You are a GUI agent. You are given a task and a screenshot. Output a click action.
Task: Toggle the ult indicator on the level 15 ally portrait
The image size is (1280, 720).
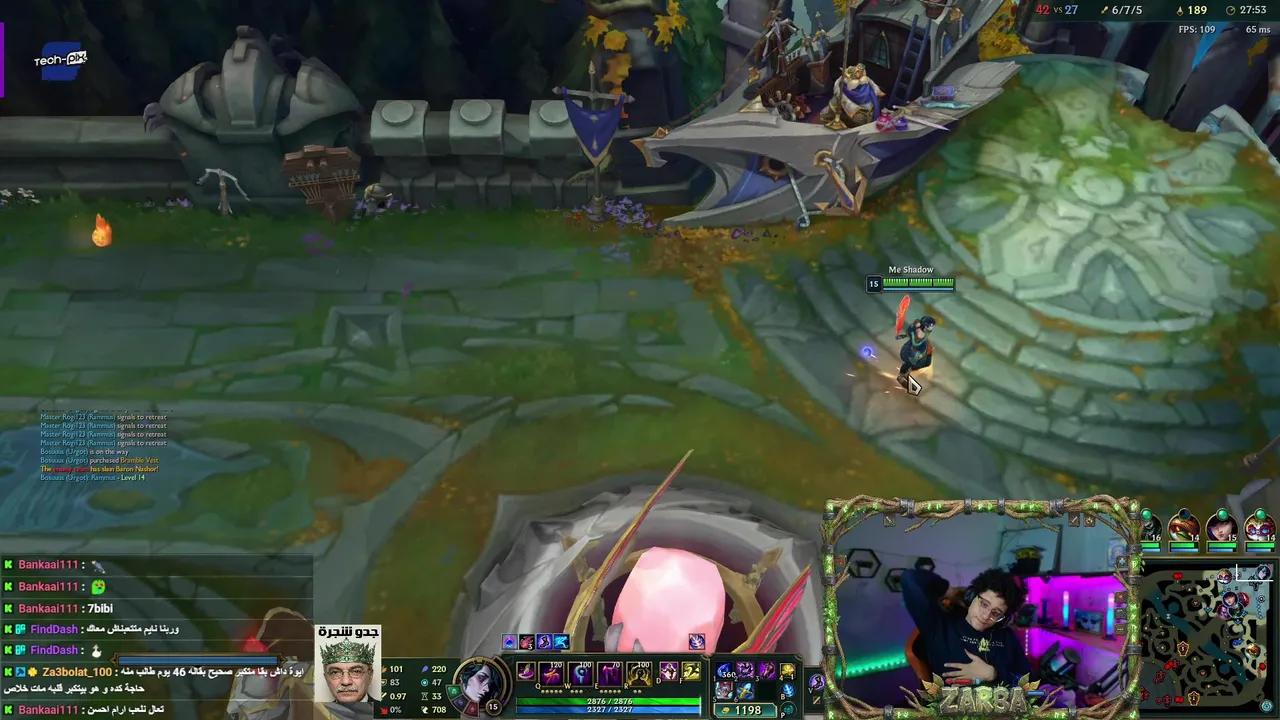(x=1222, y=513)
